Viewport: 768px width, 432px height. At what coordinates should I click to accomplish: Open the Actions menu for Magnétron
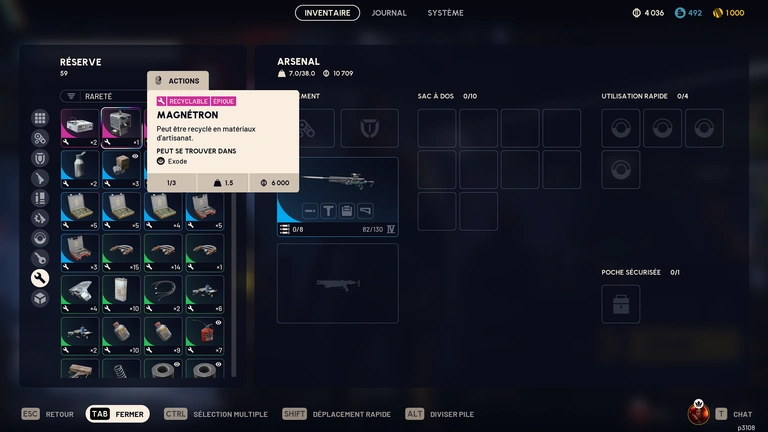click(x=178, y=81)
